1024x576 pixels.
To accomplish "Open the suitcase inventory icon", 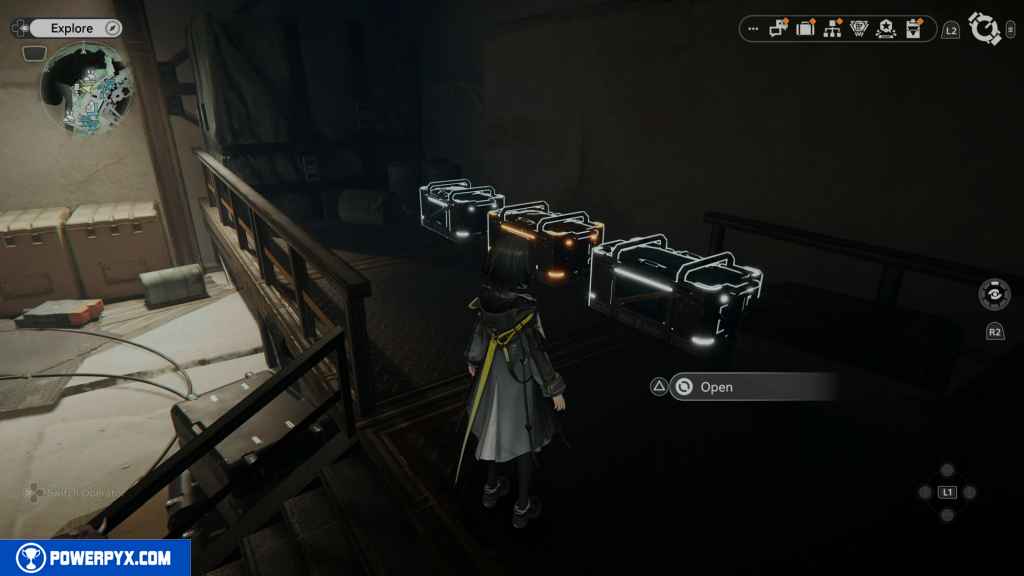I will (805, 29).
